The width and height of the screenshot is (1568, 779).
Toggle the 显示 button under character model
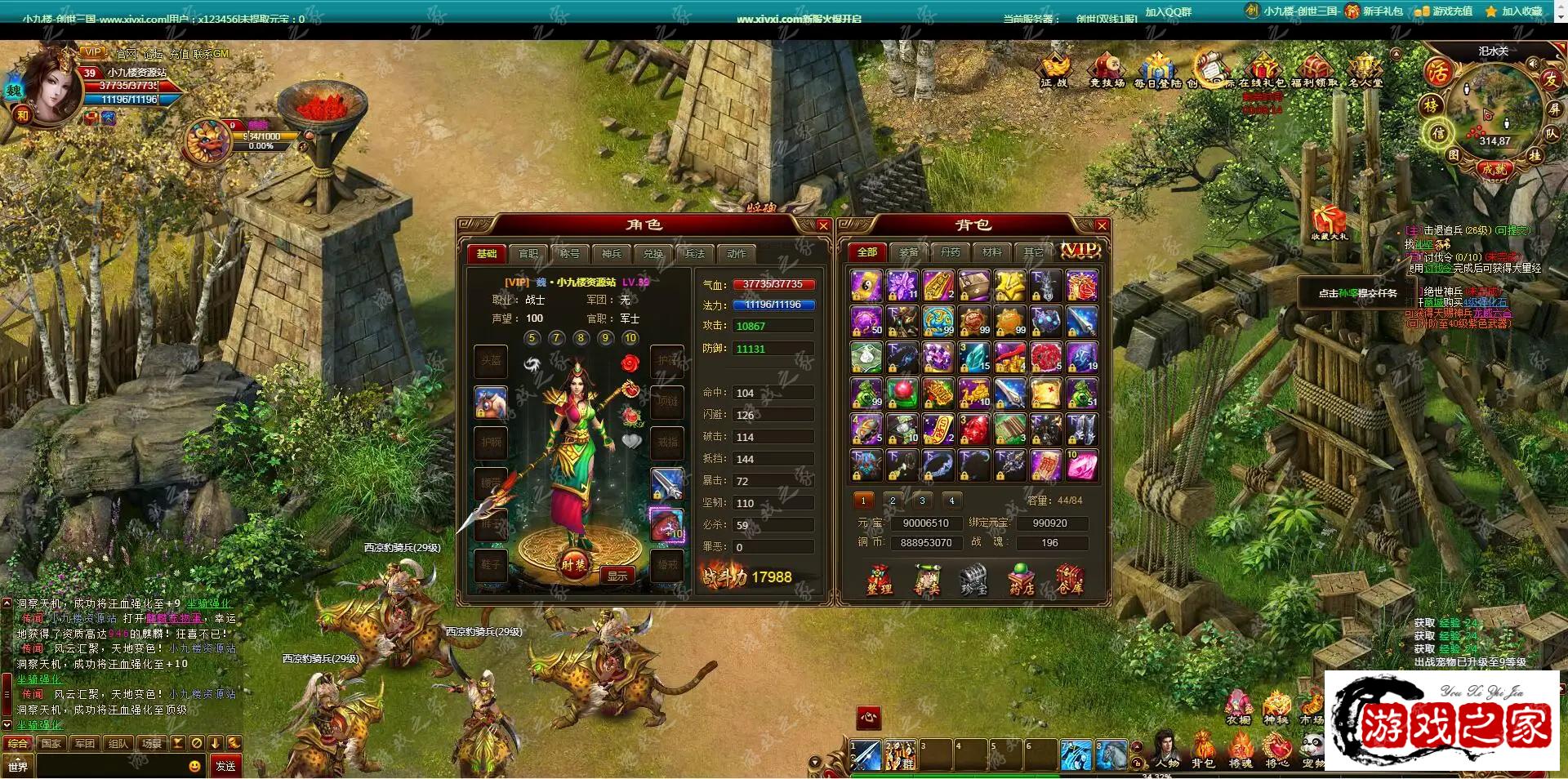point(617,576)
